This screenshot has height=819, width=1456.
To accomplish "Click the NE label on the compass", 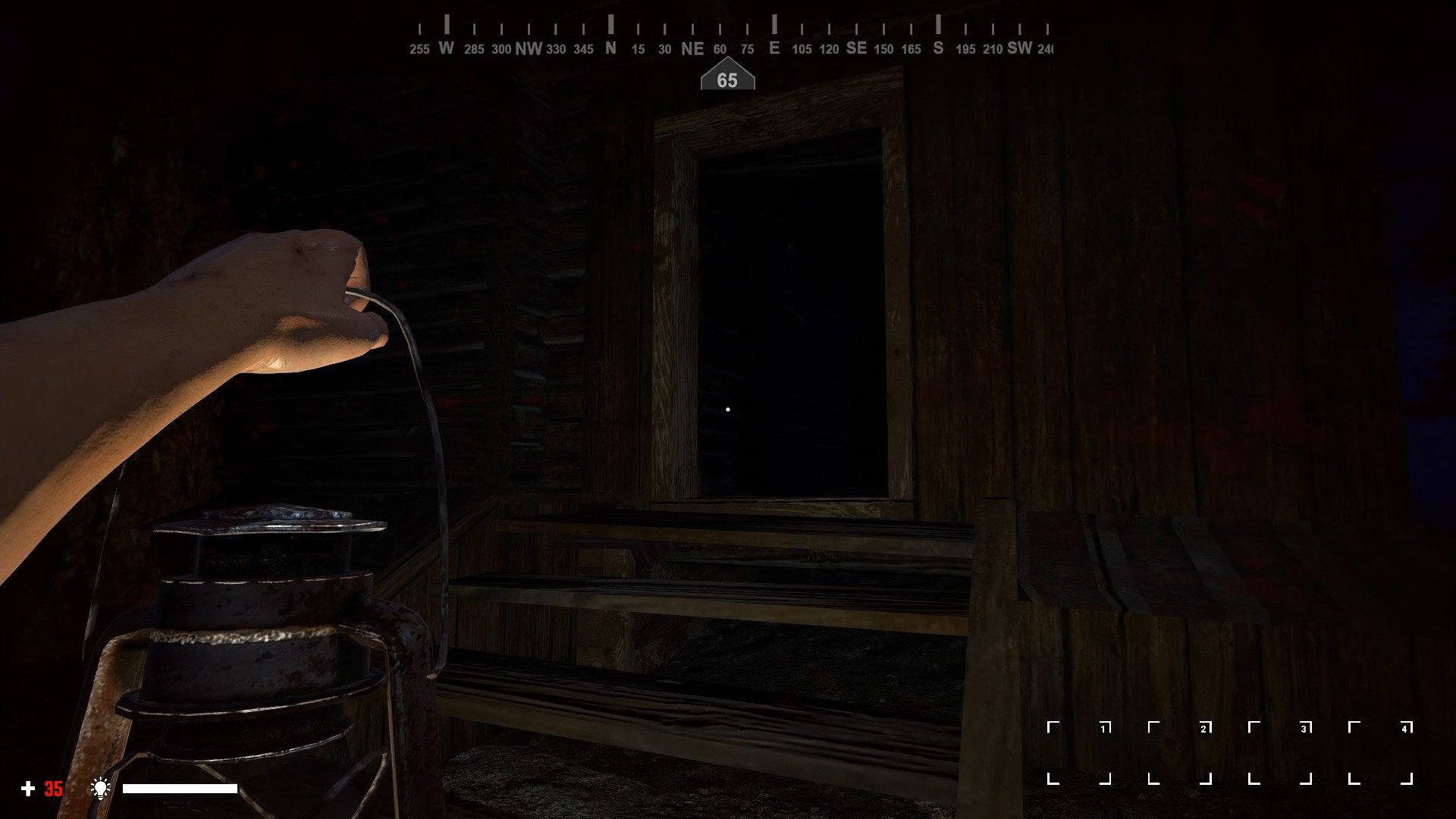I will (691, 49).
